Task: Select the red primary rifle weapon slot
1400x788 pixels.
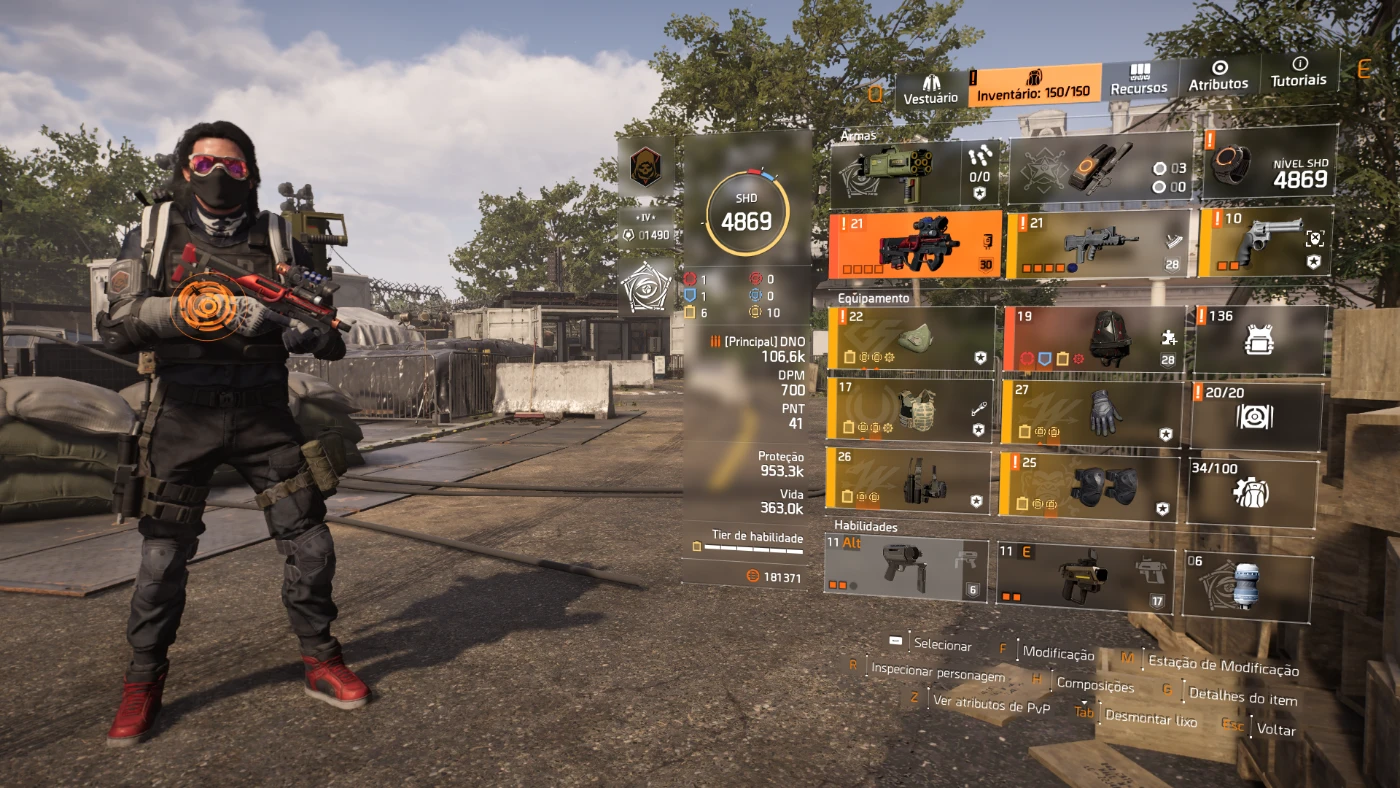Action: pos(915,245)
